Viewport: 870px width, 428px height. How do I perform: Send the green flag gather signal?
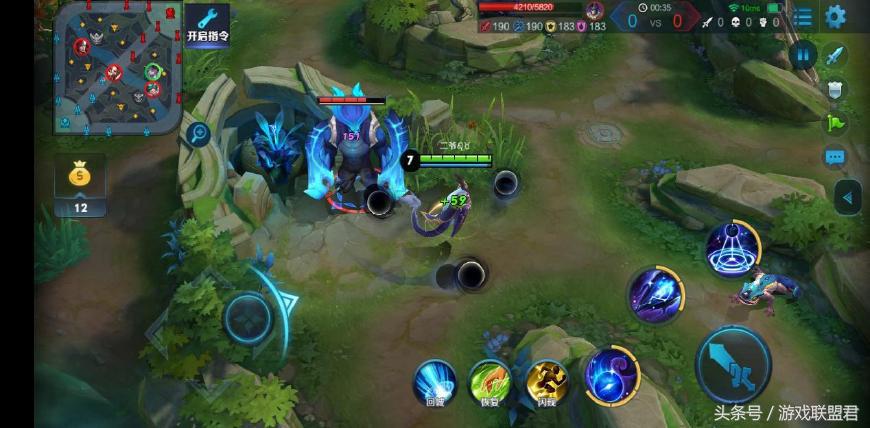point(836,123)
